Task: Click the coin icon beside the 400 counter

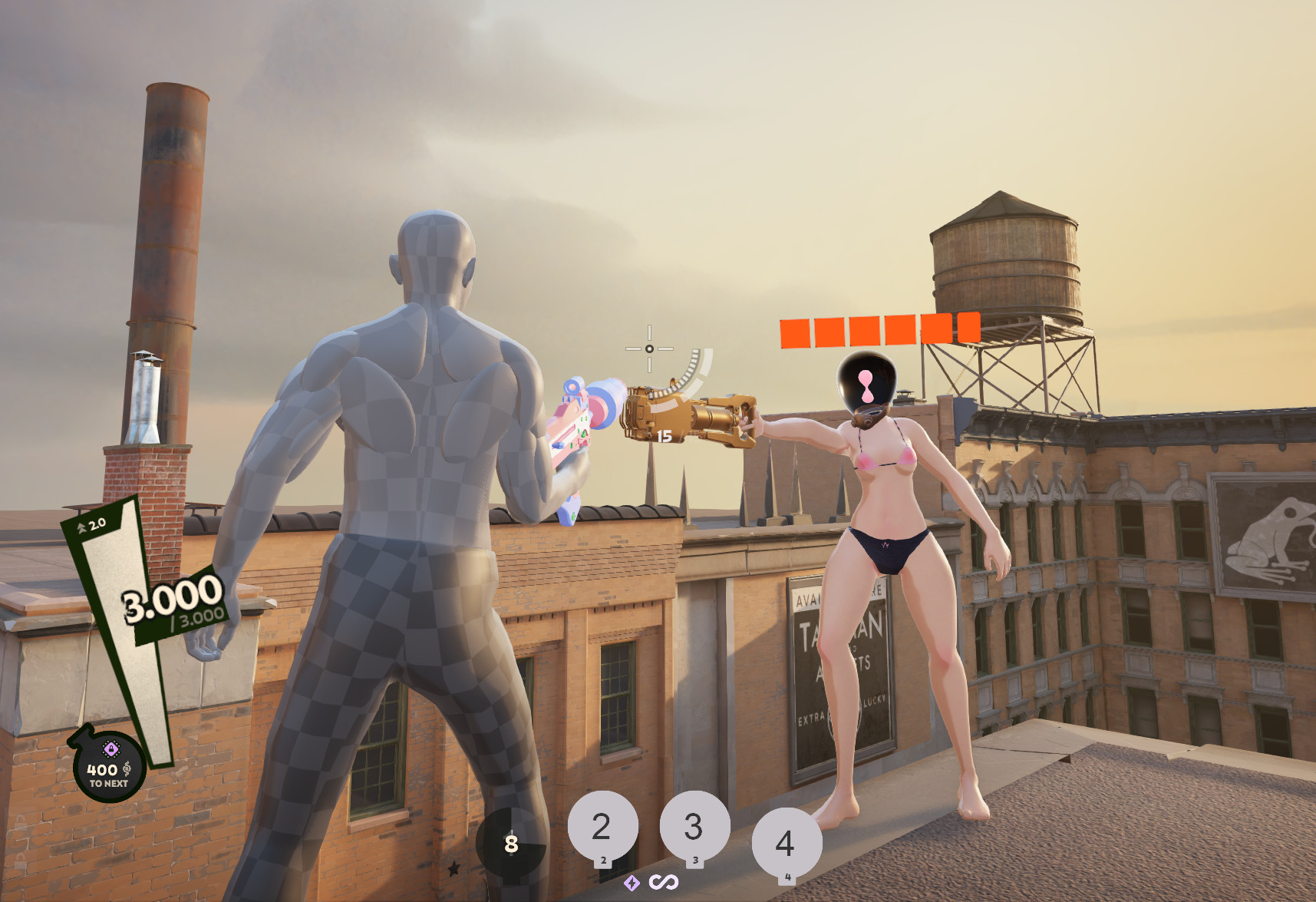Action: (x=127, y=769)
